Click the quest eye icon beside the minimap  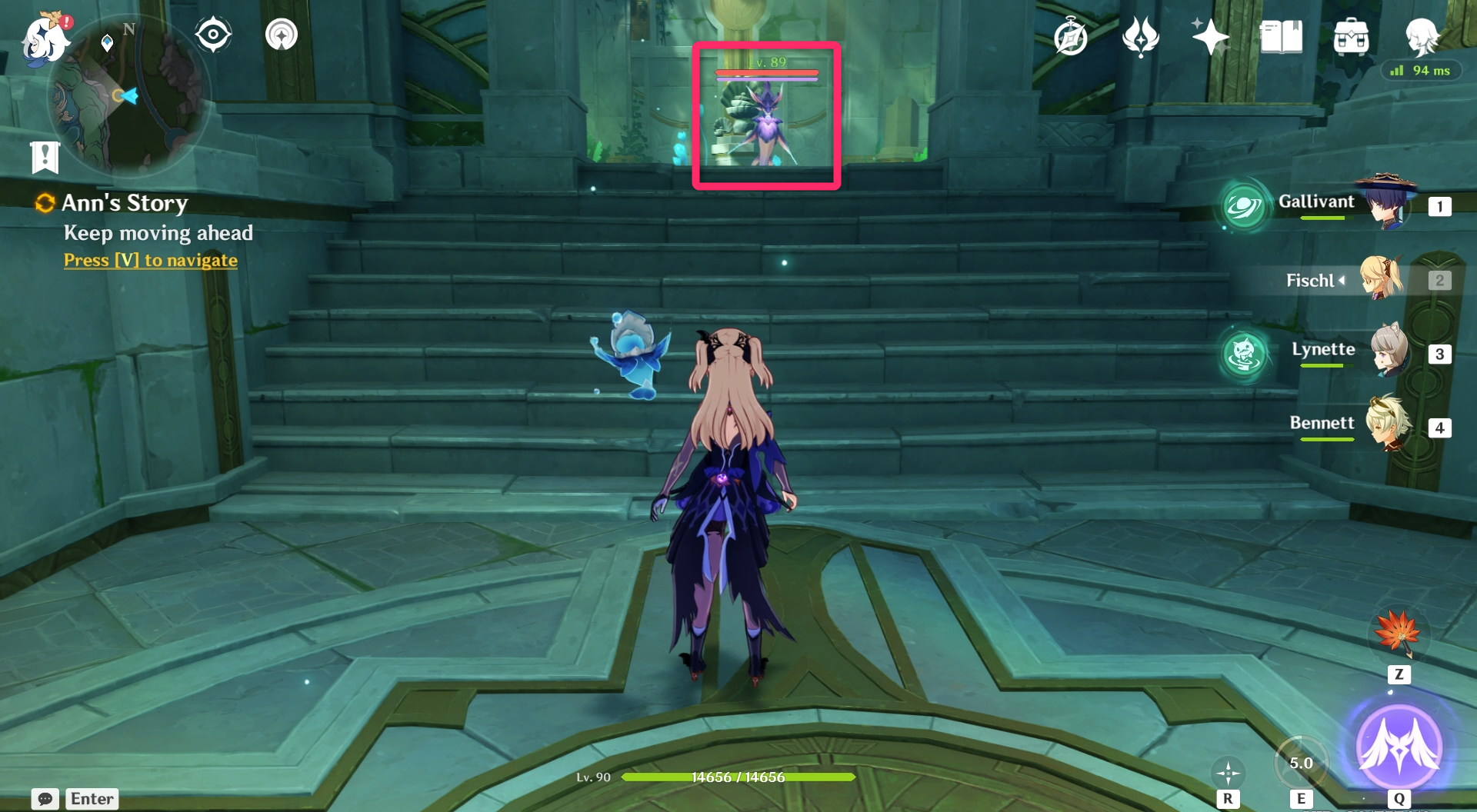[x=213, y=32]
